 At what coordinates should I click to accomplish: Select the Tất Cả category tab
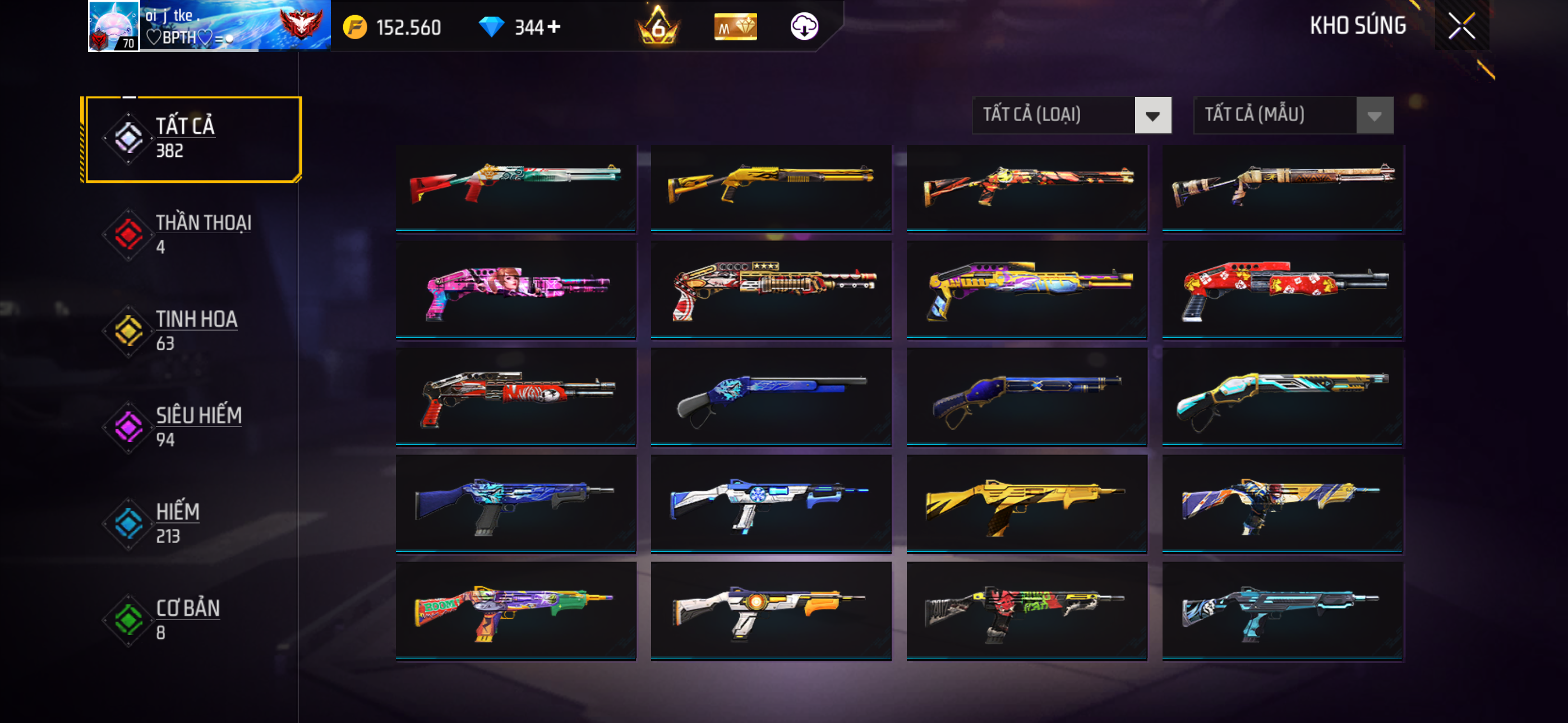point(192,139)
